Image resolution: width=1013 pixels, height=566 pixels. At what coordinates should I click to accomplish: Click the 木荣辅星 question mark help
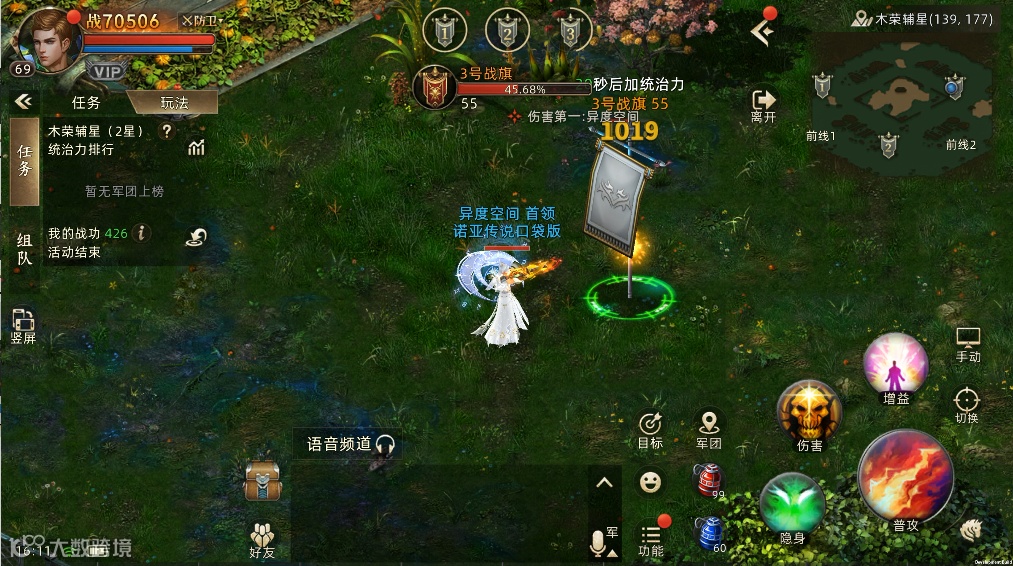[167, 130]
